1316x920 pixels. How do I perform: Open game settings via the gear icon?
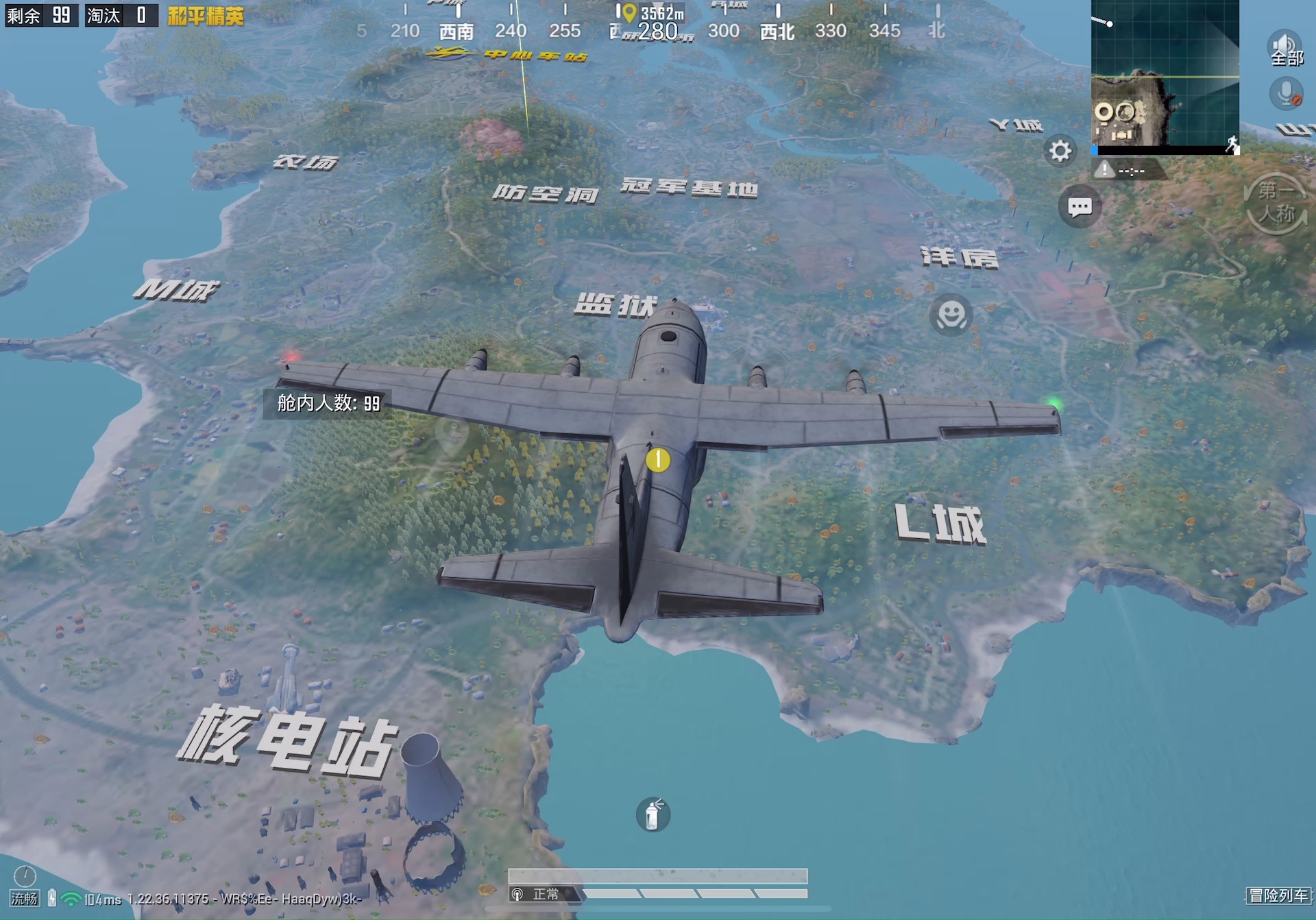1060,152
